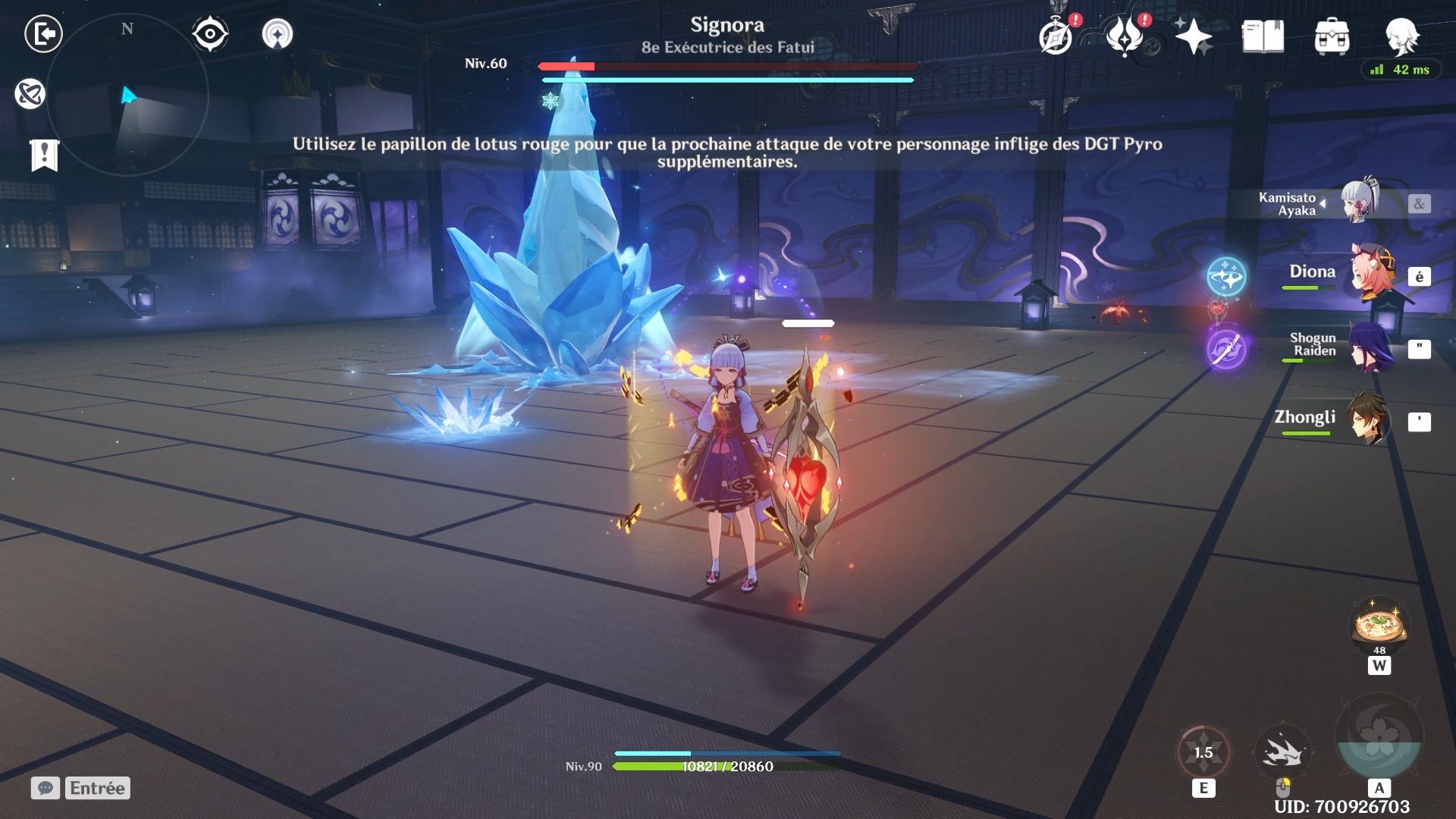
Task: Open the Wish star icon
Action: 1193,36
